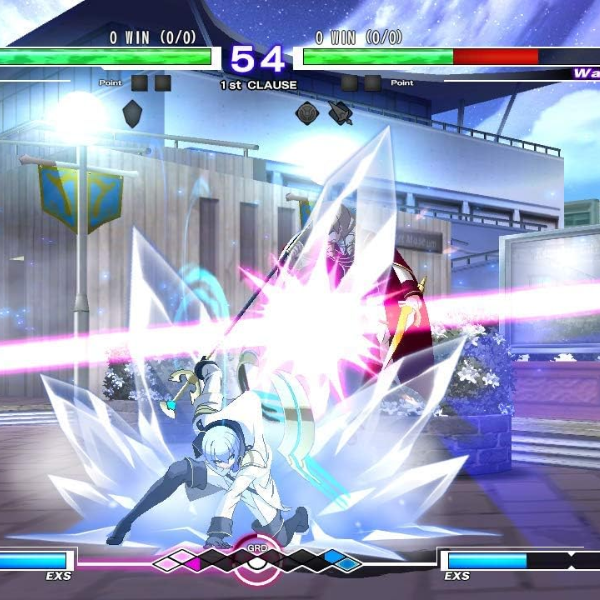The image size is (600, 600).
Task: Click player one's shield icon
Action: click(132, 113)
